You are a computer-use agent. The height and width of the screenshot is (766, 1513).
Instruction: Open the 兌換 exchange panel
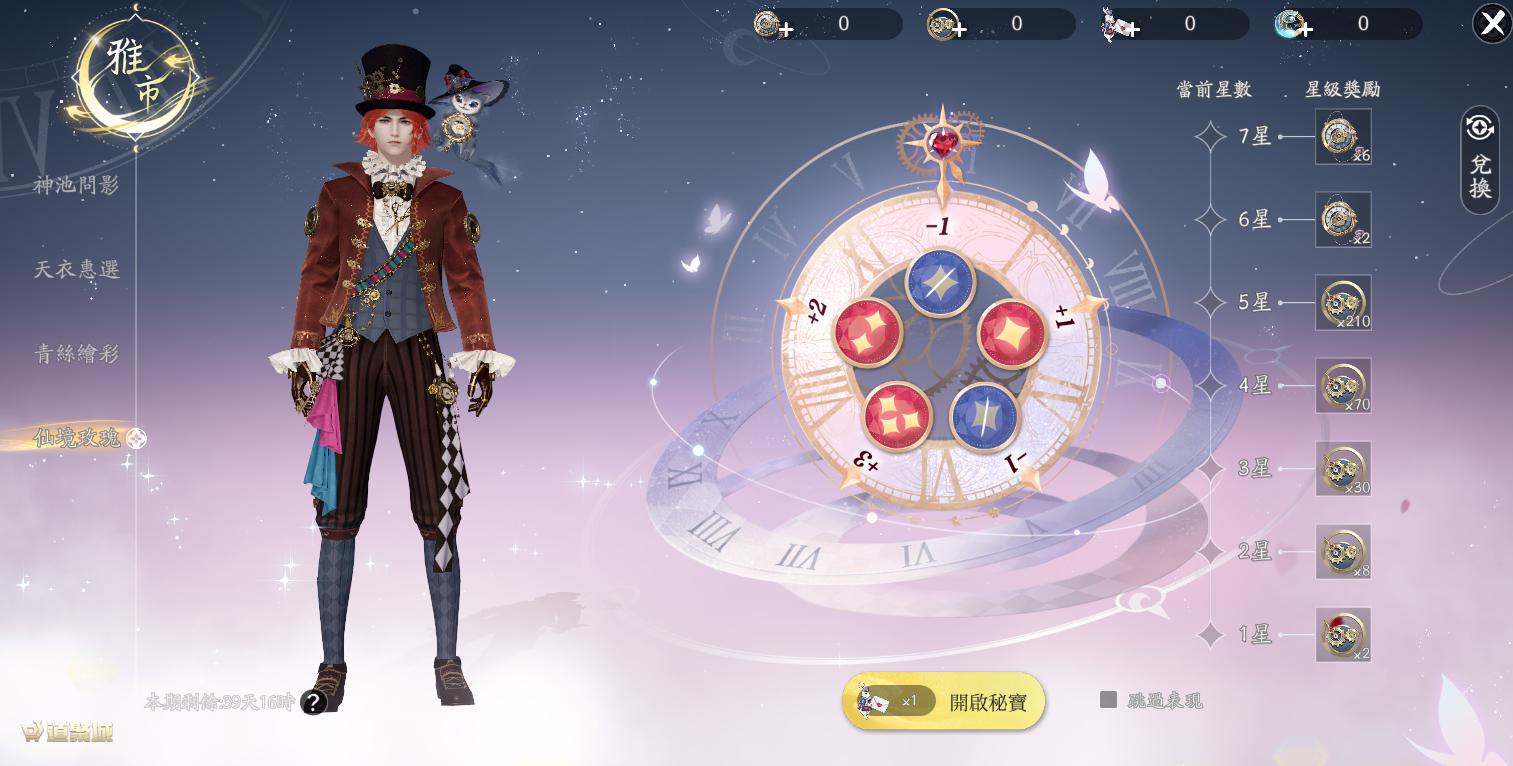point(1480,160)
